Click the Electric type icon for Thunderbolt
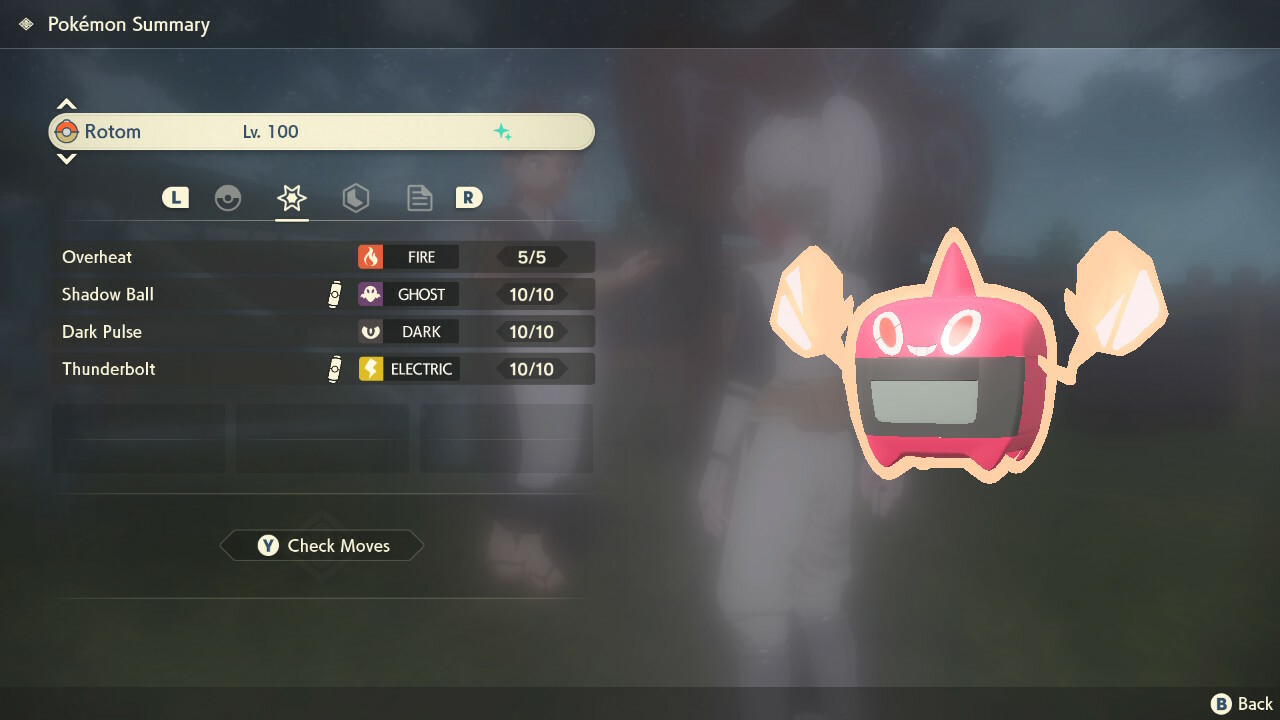Image resolution: width=1280 pixels, height=720 pixels. 371,368
